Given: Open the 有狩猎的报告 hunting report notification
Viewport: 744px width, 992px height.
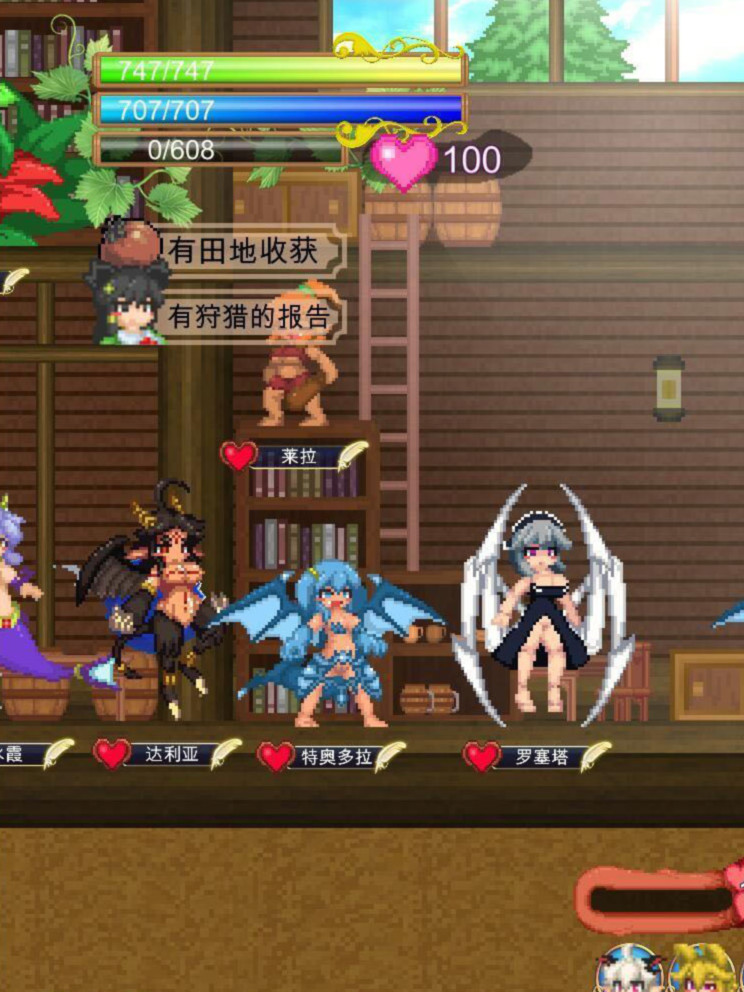Looking at the screenshot, I should (248, 317).
